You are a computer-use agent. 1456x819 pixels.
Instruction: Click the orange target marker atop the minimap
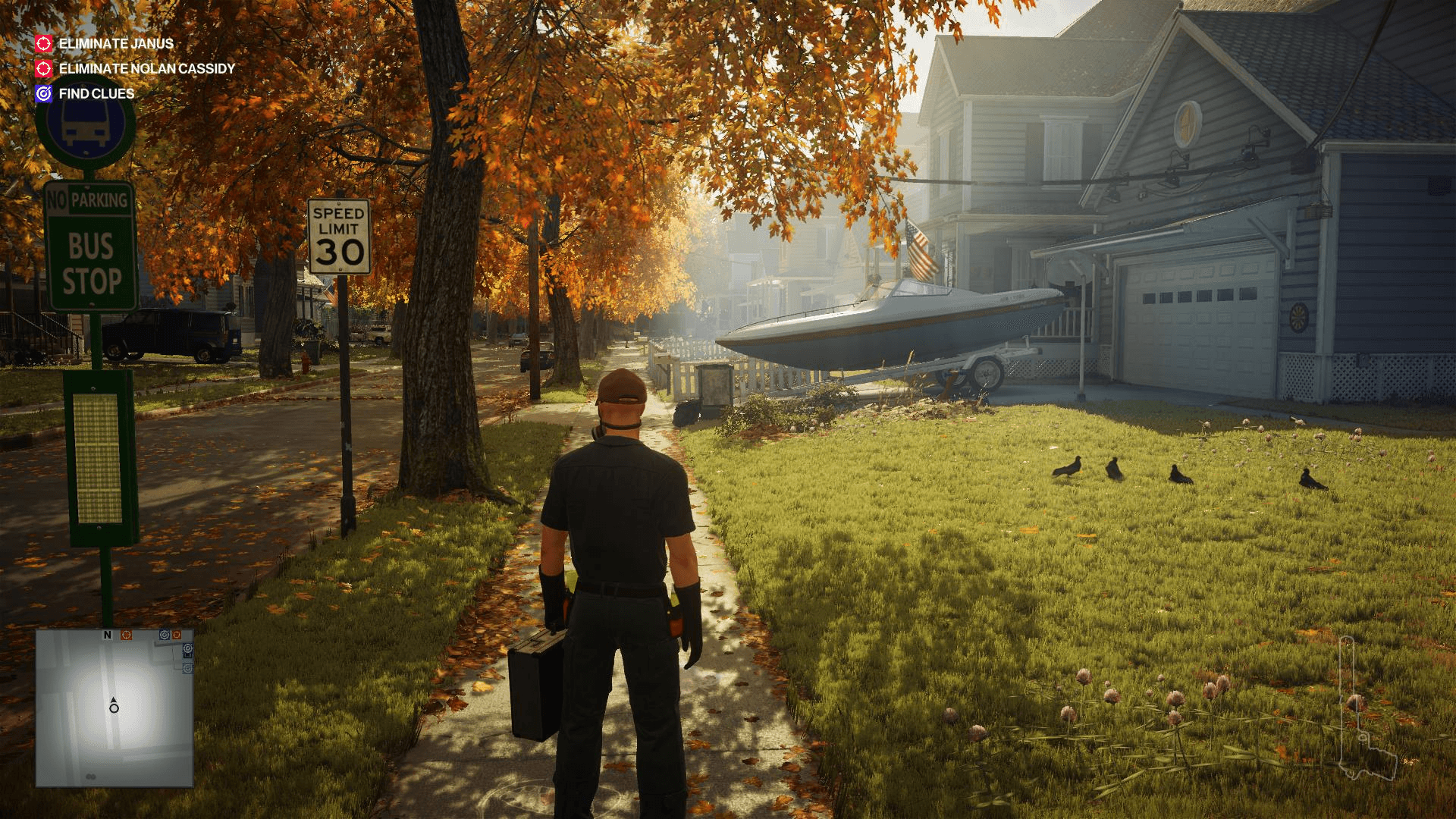point(127,635)
